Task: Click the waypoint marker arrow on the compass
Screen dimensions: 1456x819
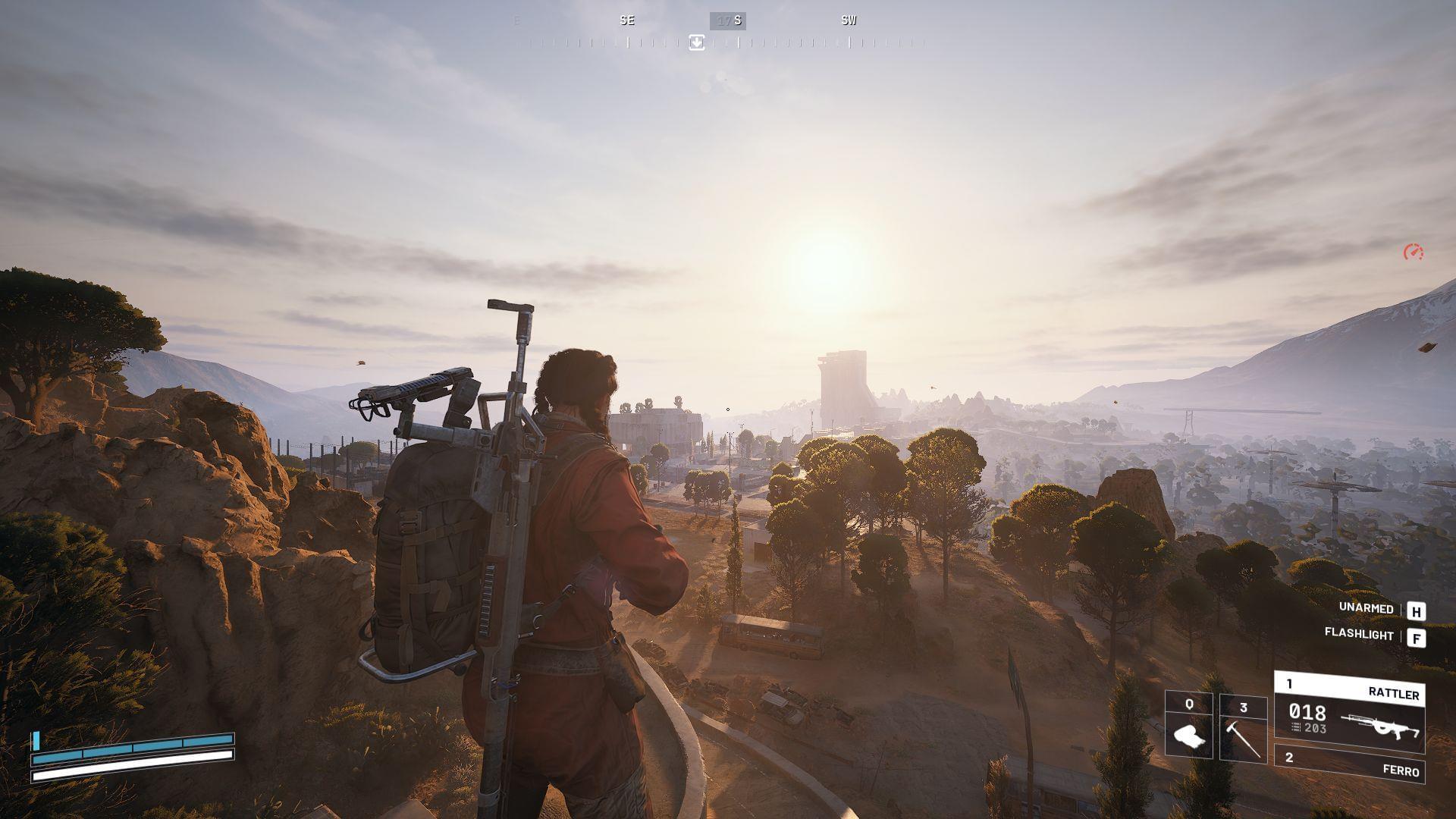Action: (696, 42)
